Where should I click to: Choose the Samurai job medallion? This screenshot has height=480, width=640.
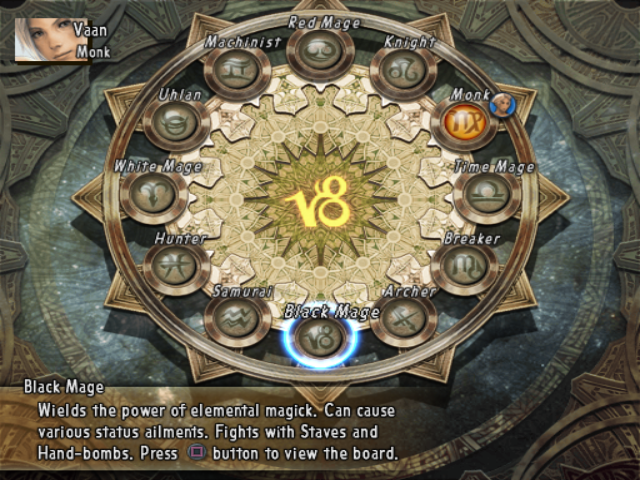click(x=238, y=320)
